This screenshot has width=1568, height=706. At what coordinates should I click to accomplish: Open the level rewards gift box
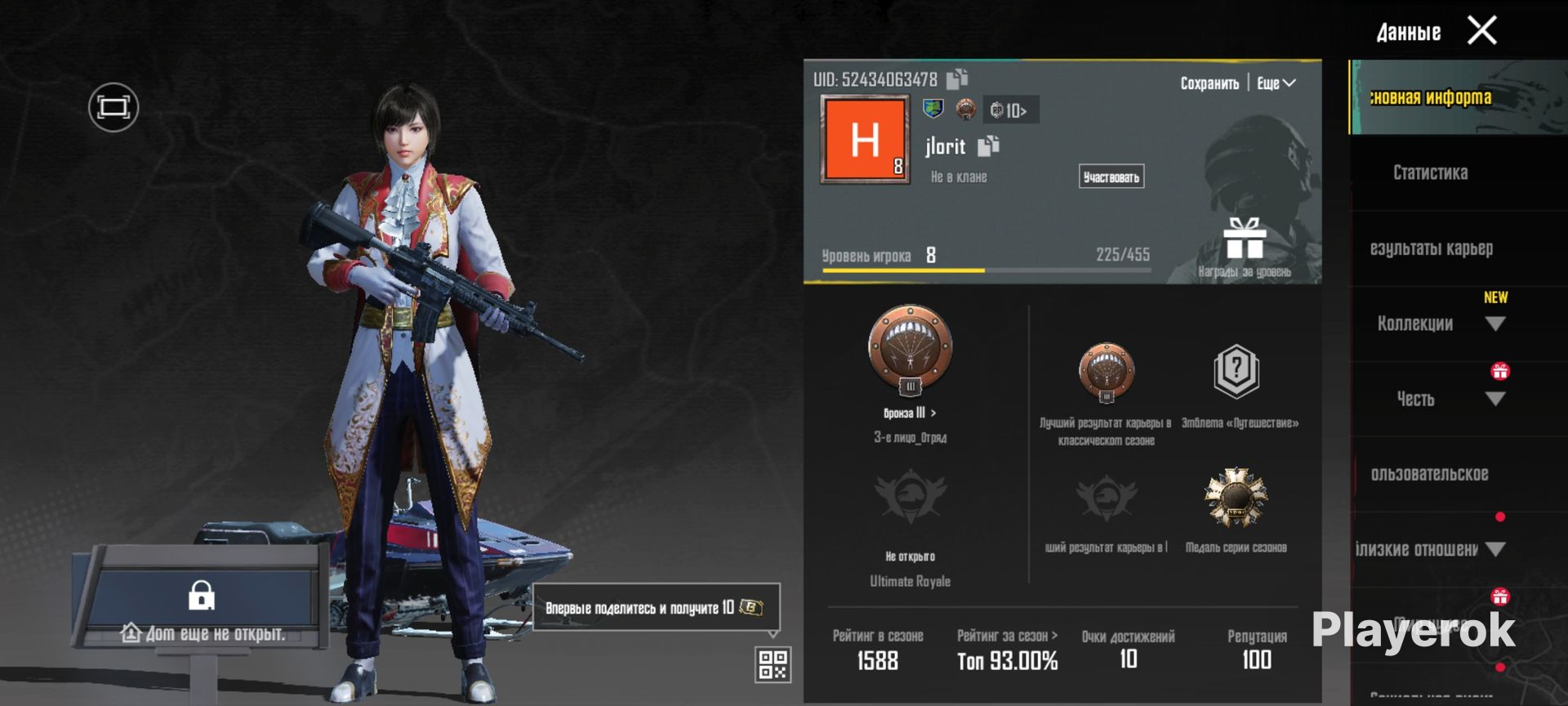[1244, 240]
